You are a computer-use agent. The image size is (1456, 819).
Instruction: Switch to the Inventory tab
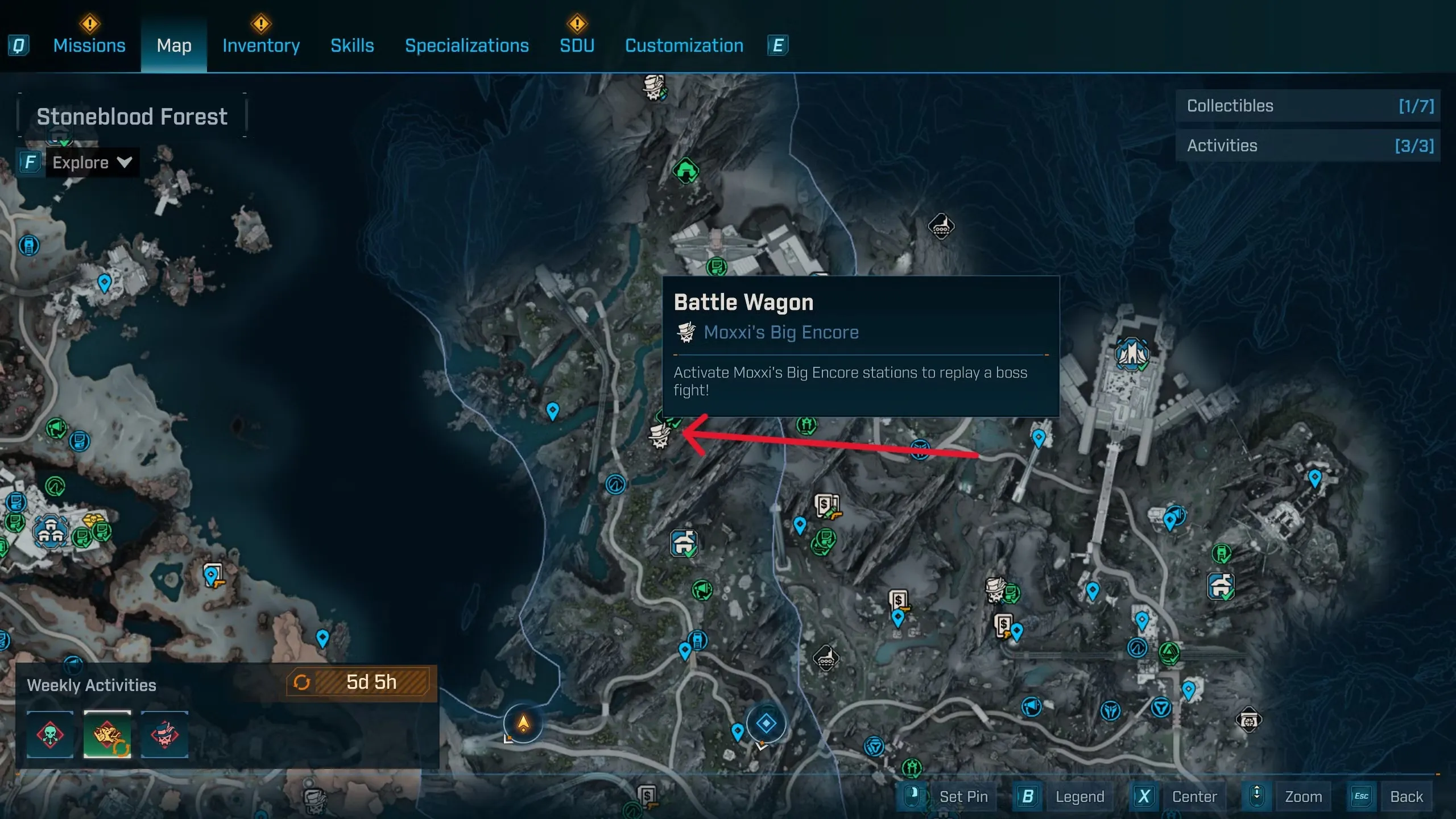[261, 45]
